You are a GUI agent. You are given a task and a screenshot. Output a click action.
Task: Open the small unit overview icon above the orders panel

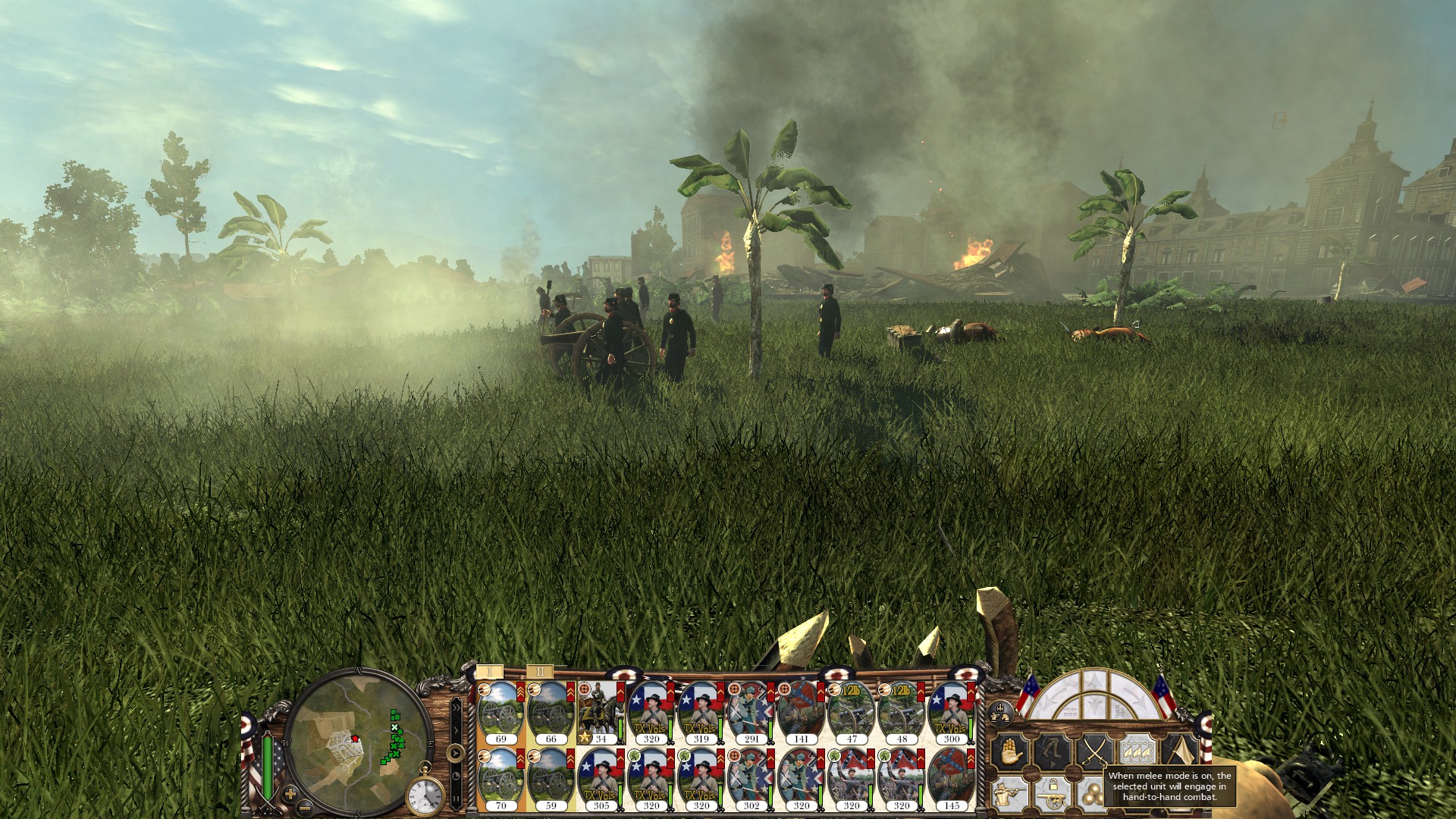coord(1000,713)
